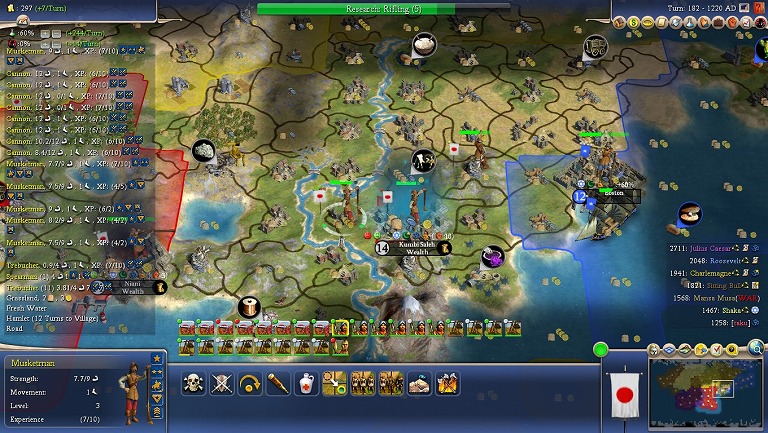Click the Japanese flag banner
This screenshot has width=768, height=433.
[x=624, y=395]
